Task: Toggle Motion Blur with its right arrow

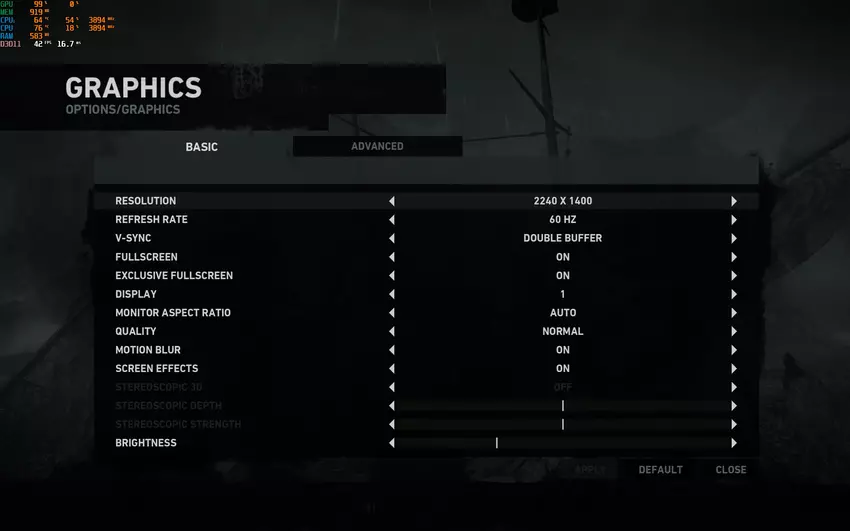Action: click(734, 351)
